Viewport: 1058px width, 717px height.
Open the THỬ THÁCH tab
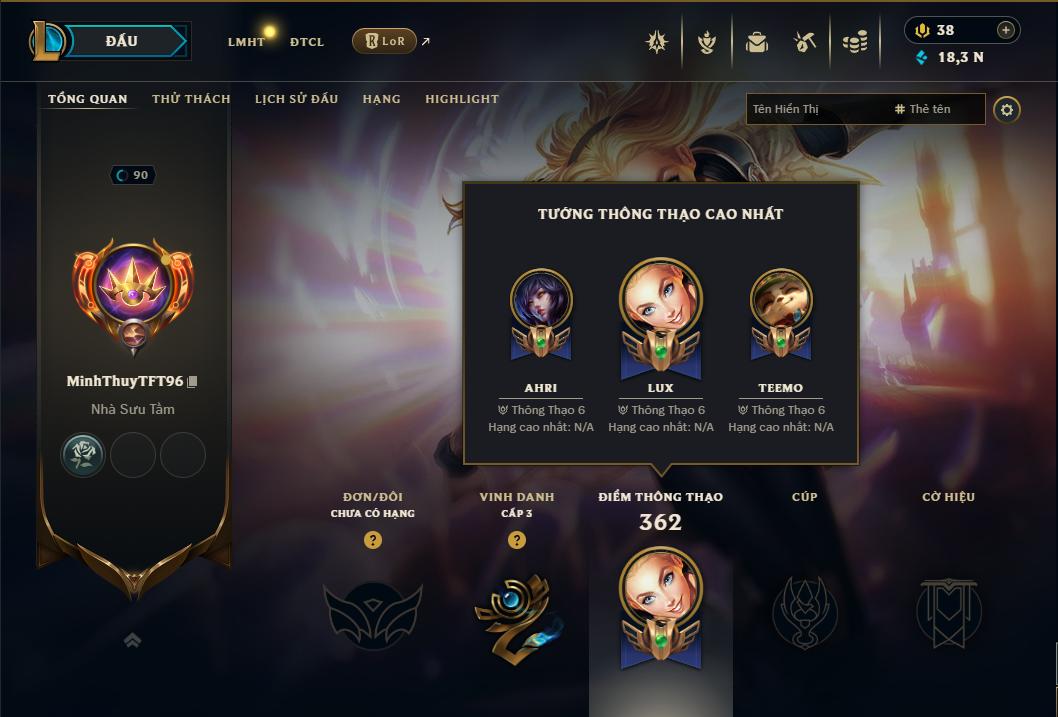tap(191, 99)
